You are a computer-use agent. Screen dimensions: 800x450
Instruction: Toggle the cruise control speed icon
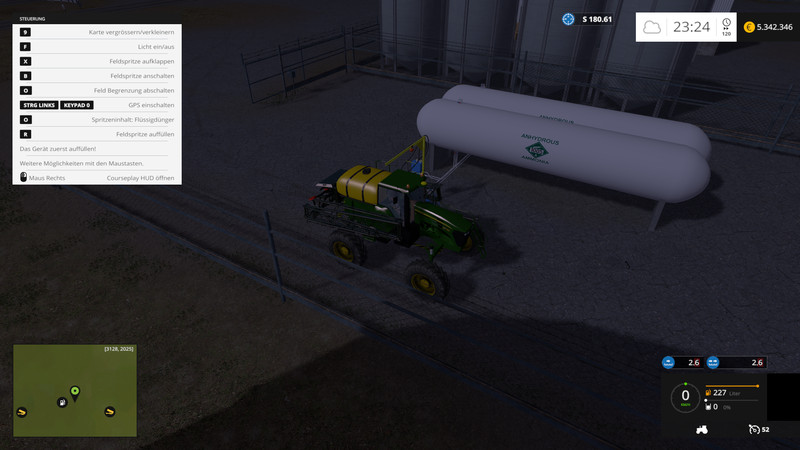[x=752, y=429]
